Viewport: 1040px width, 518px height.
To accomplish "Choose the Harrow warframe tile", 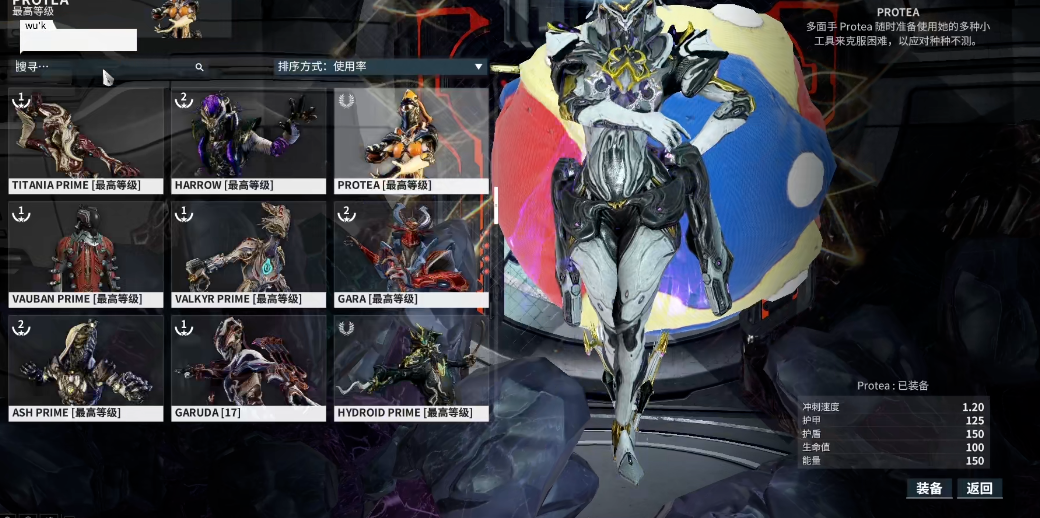I will tap(249, 140).
